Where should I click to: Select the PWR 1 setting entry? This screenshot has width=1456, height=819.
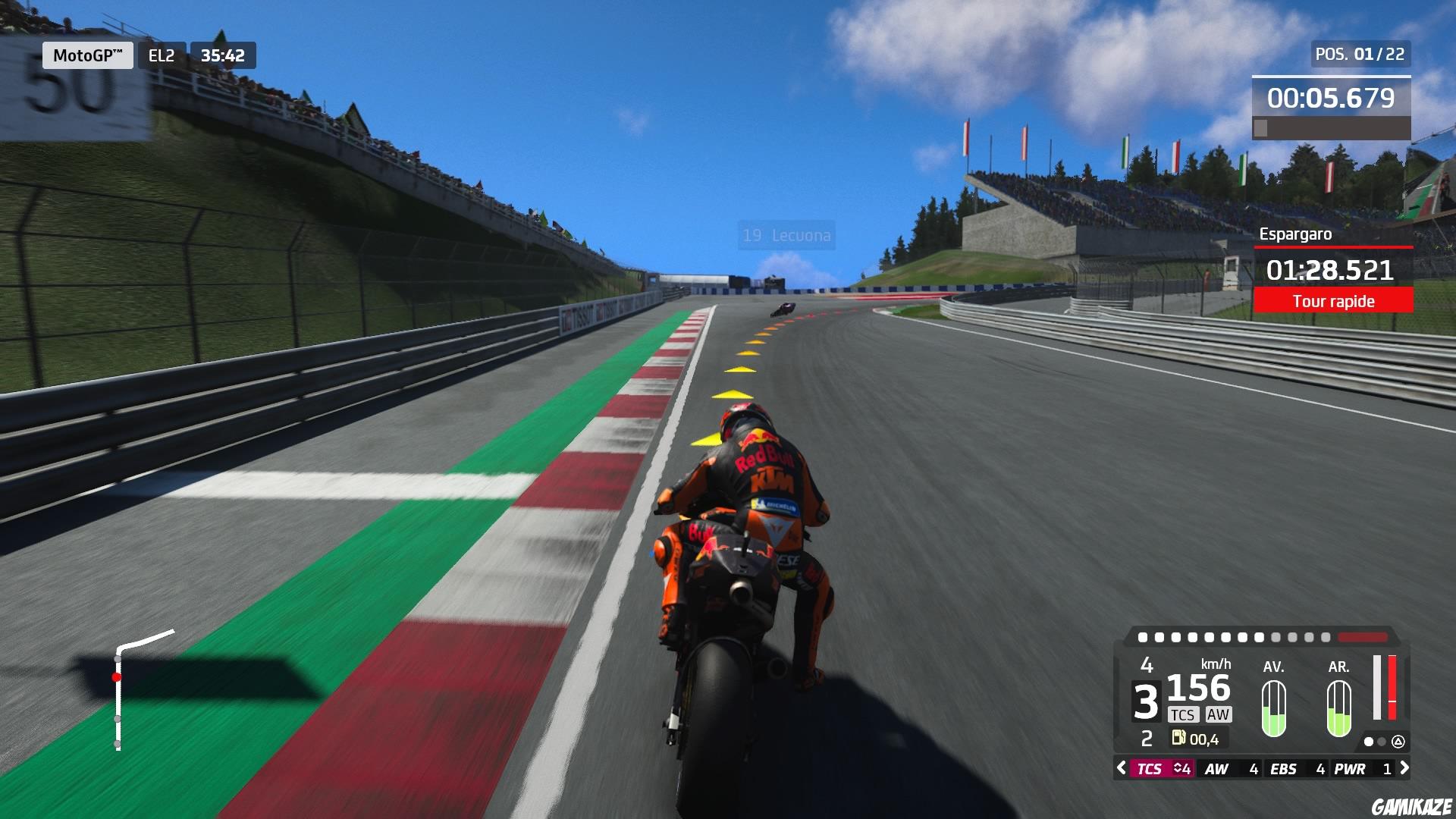click(x=1362, y=767)
